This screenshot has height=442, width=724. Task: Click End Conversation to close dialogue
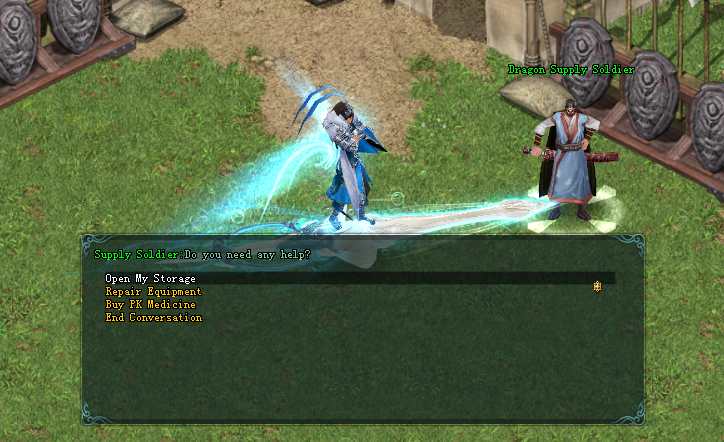(153, 317)
